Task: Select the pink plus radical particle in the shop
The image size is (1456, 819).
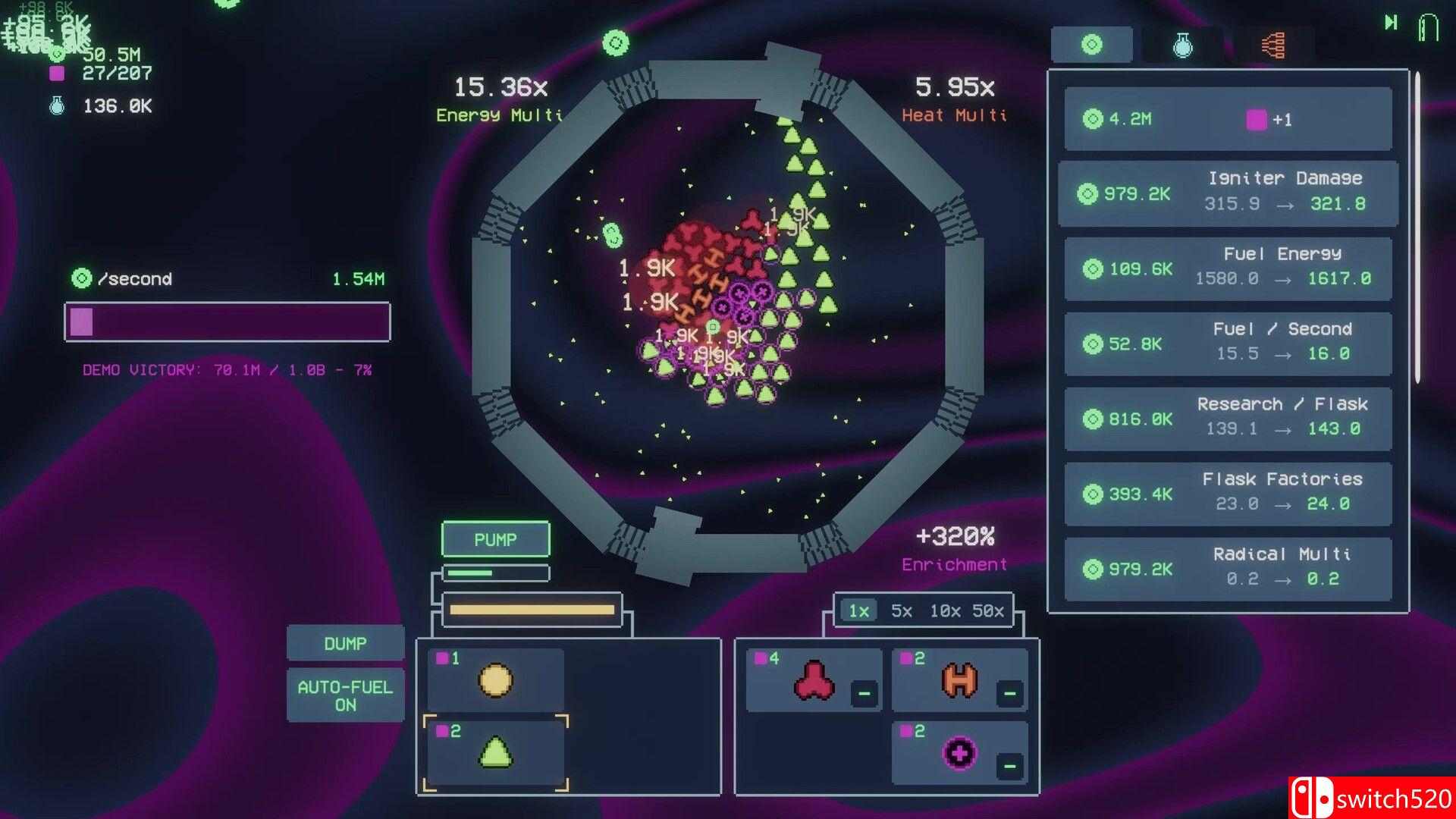Action: [959, 753]
